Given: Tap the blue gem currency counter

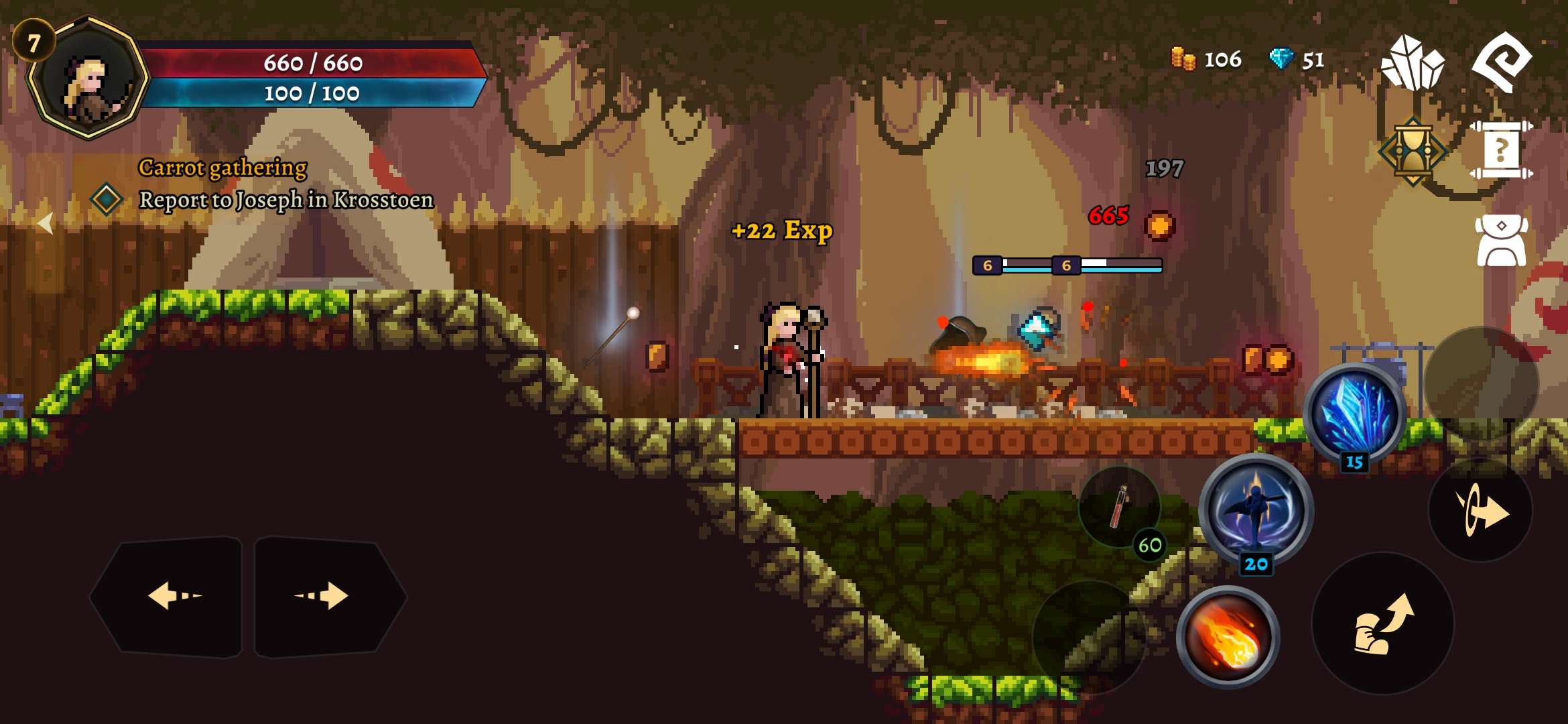Looking at the screenshot, I should [1297, 60].
